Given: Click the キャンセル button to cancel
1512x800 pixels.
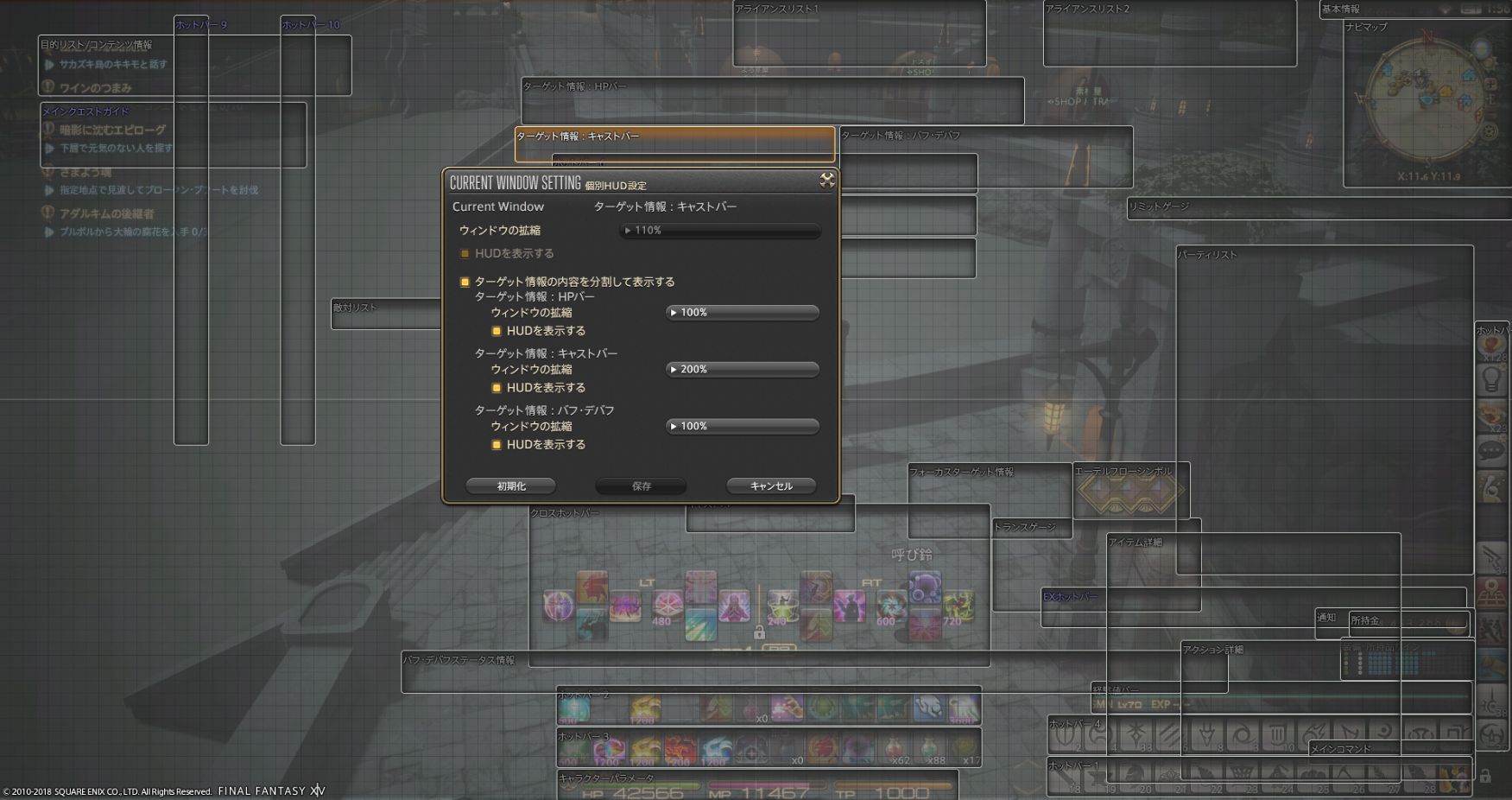Looking at the screenshot, I should click(769, 486).
